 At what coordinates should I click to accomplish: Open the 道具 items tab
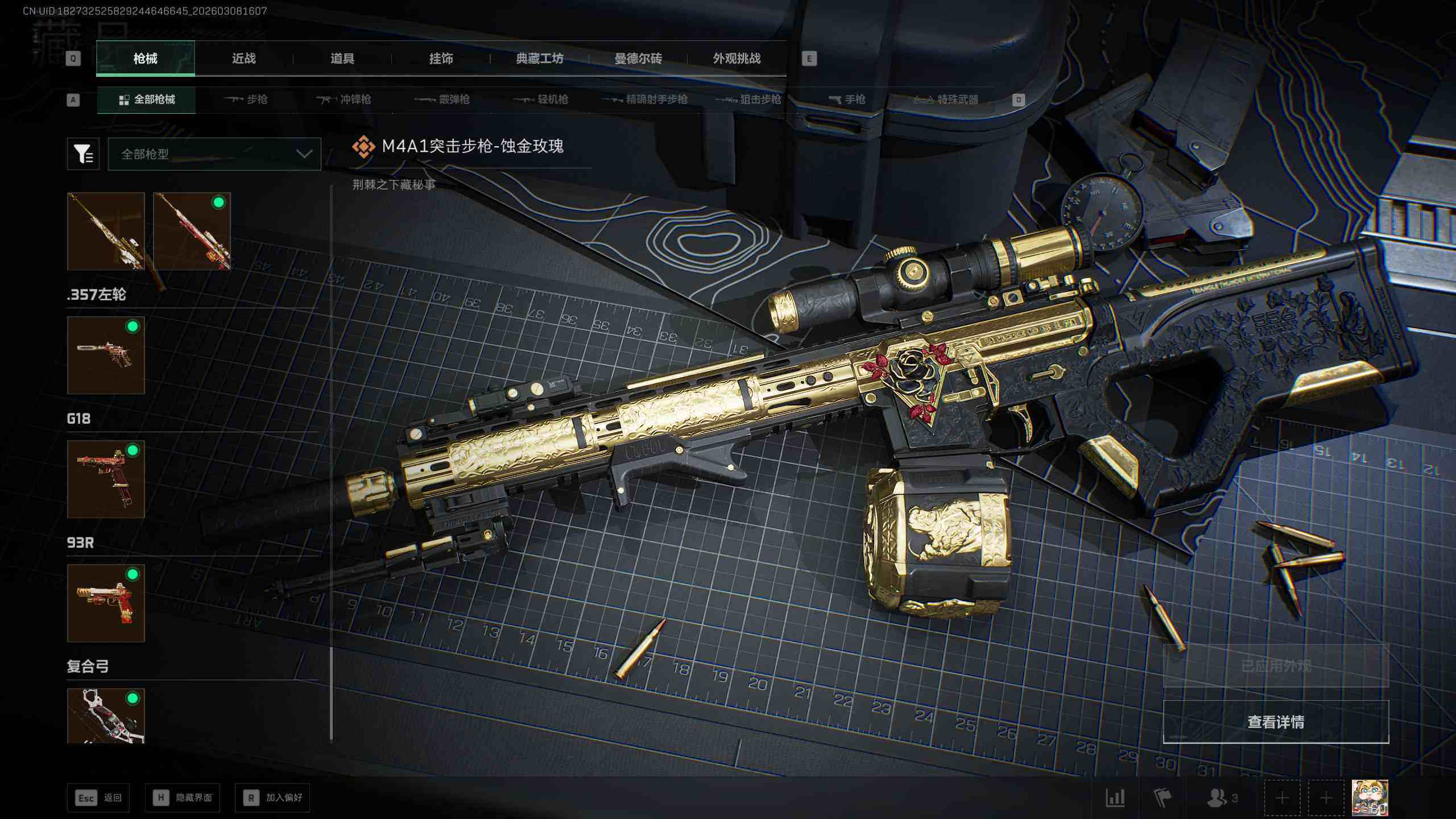point(342,59)
